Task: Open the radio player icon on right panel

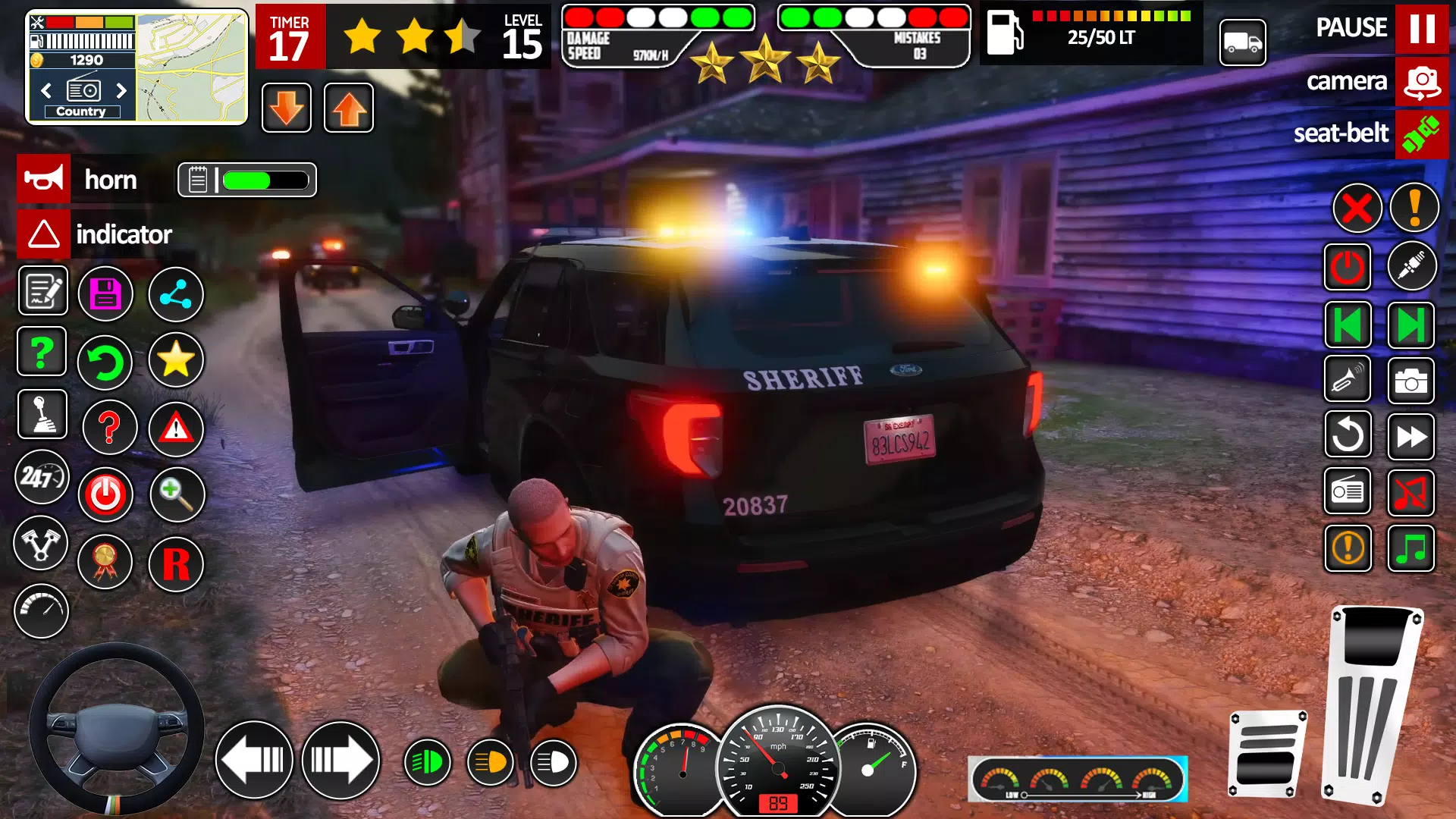Action: pyautogui.click(x=1348, y=492)
